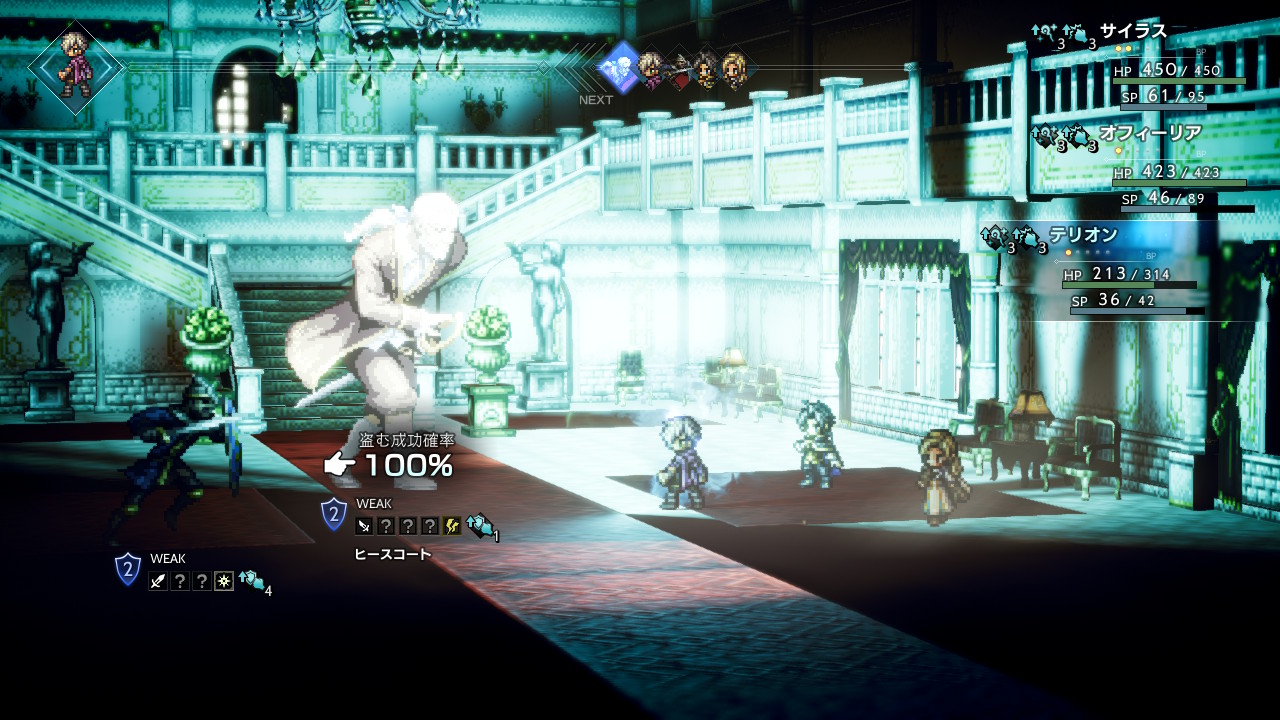The image size is (1280, 720).
Task: Click the sword weakness icon on the guard
Action: tap(158, 581)
